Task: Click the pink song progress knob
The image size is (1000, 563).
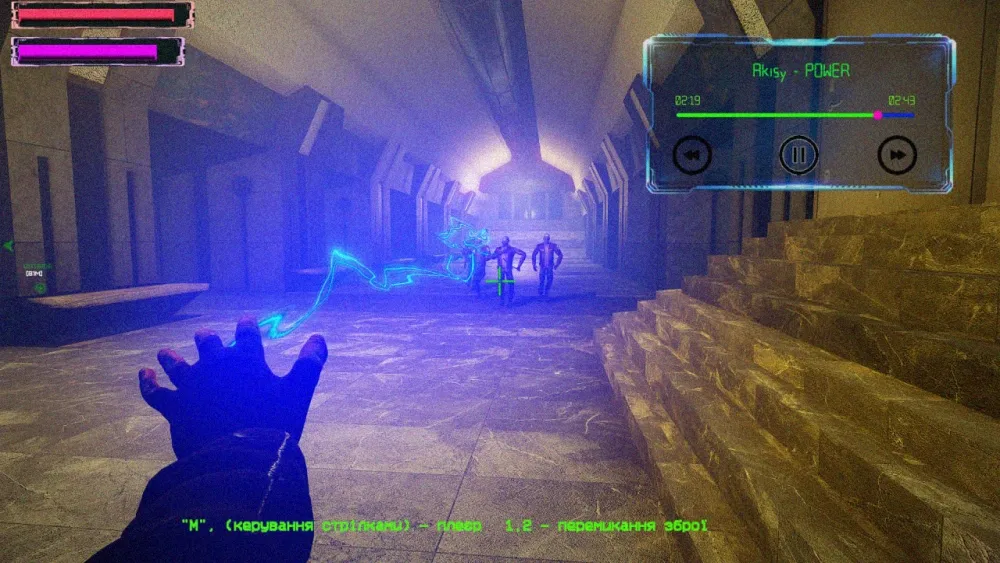Action: (878, 115)
